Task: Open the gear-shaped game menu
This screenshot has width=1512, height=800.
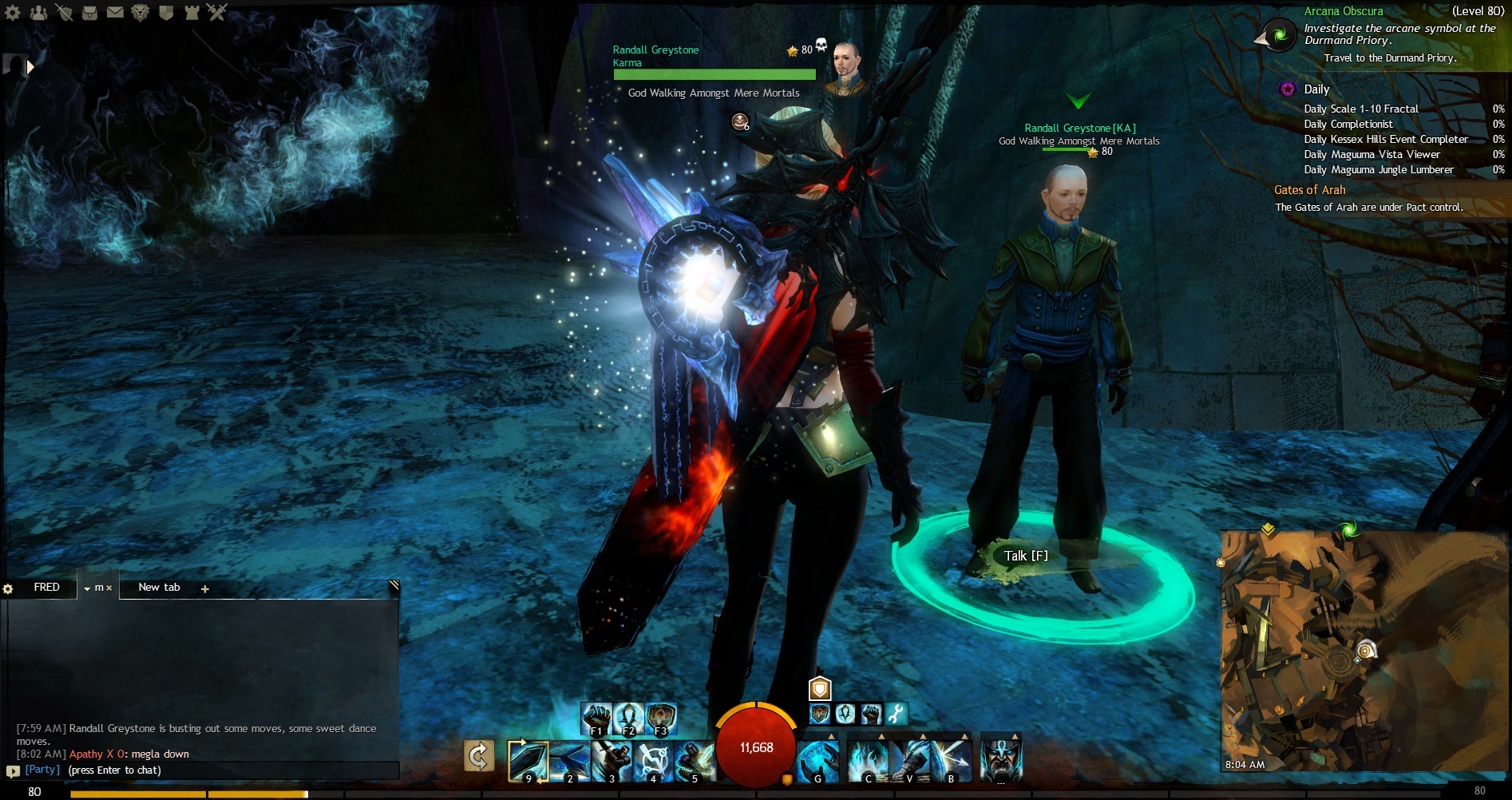Action: 14,12
